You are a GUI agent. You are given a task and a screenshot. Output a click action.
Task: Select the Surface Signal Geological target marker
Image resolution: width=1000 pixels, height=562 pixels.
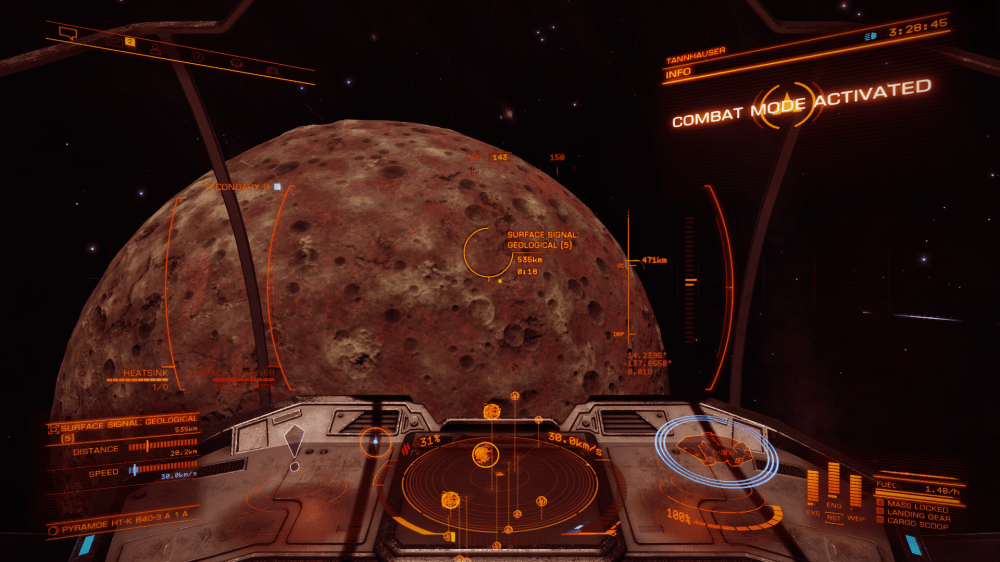point(488,252)
